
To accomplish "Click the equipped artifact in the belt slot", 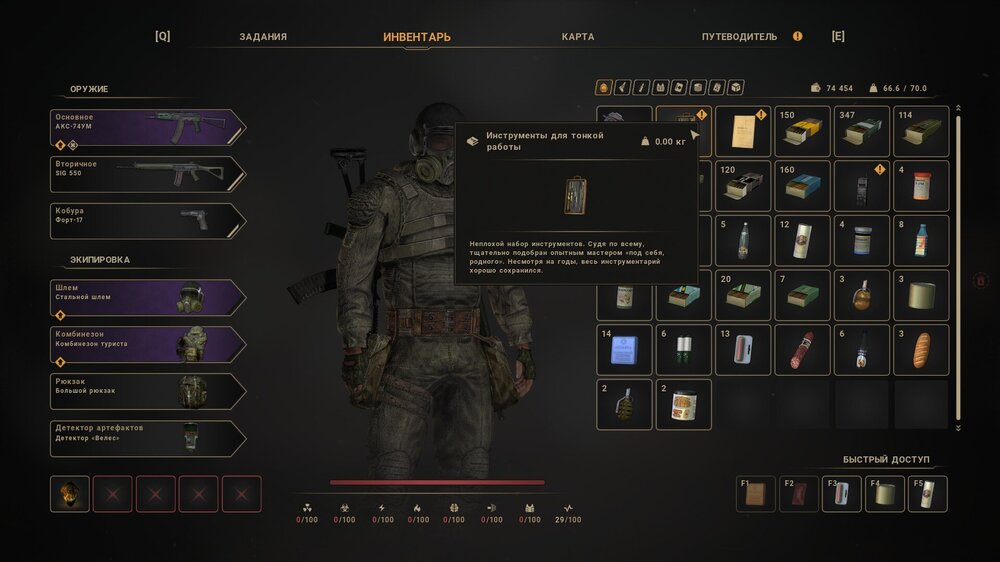I will coord(70,494).
